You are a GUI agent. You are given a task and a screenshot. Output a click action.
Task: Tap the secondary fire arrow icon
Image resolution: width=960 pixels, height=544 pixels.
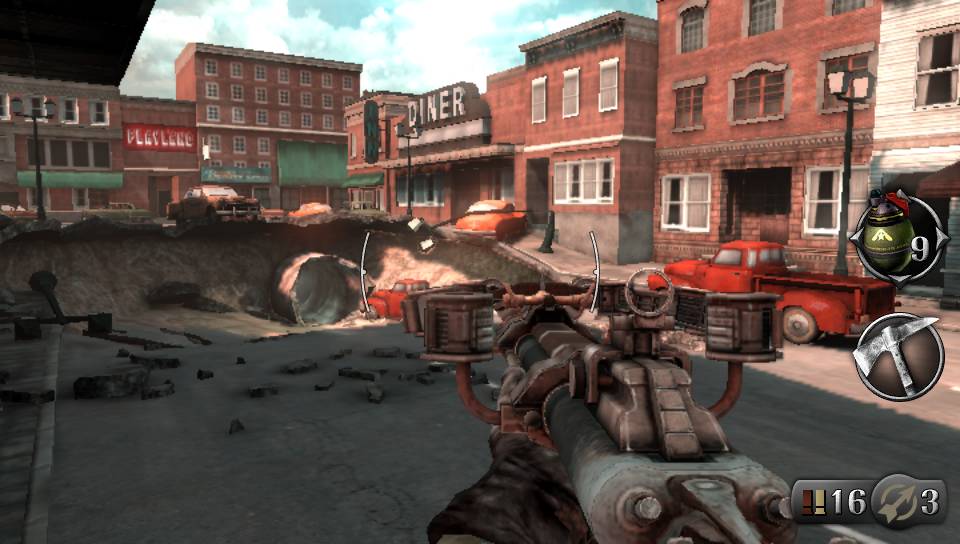[x=892, y=501]
